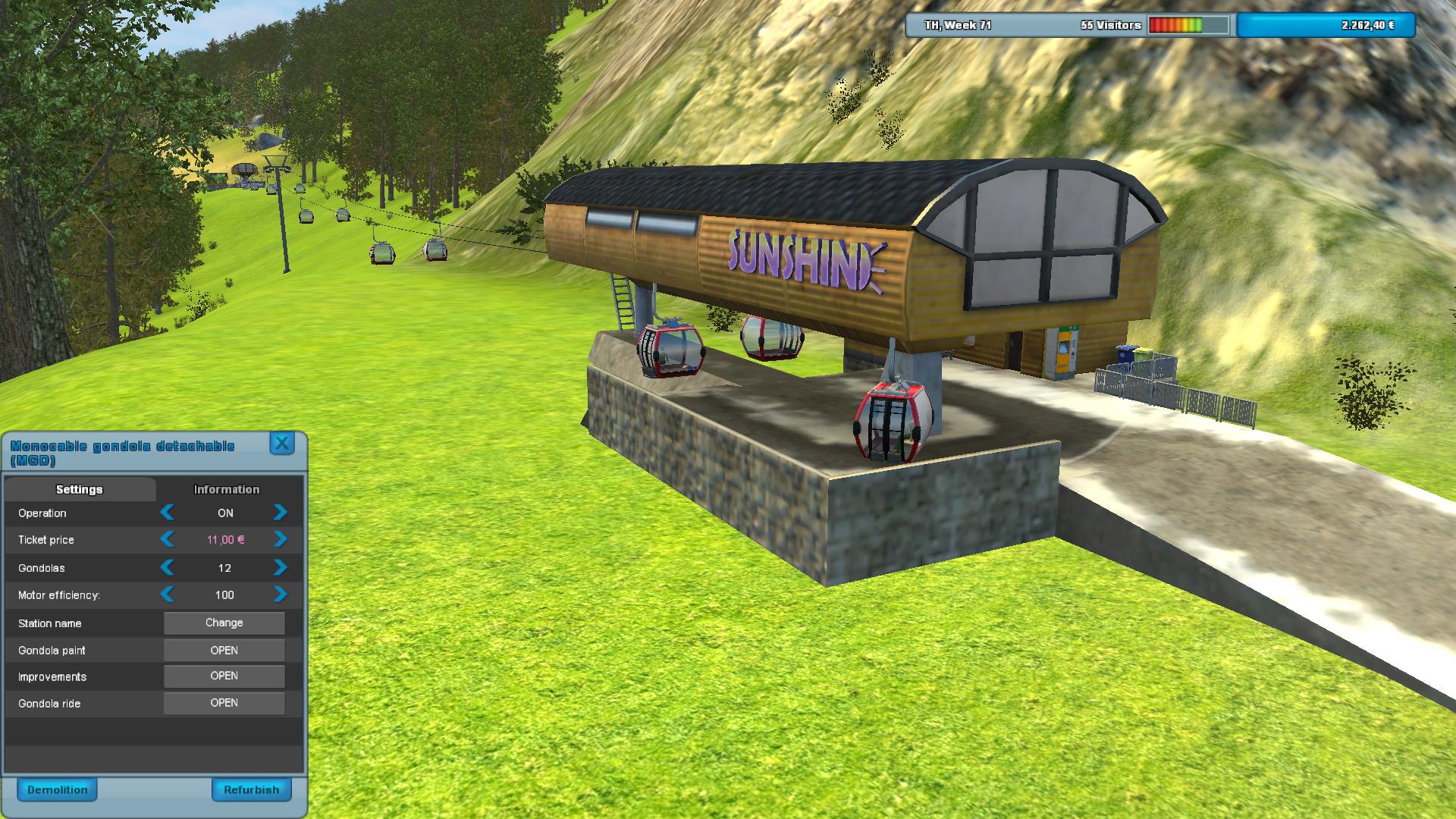1456x819 pixels.
Task: Select the Settings tab
Action: coord(79,489)
